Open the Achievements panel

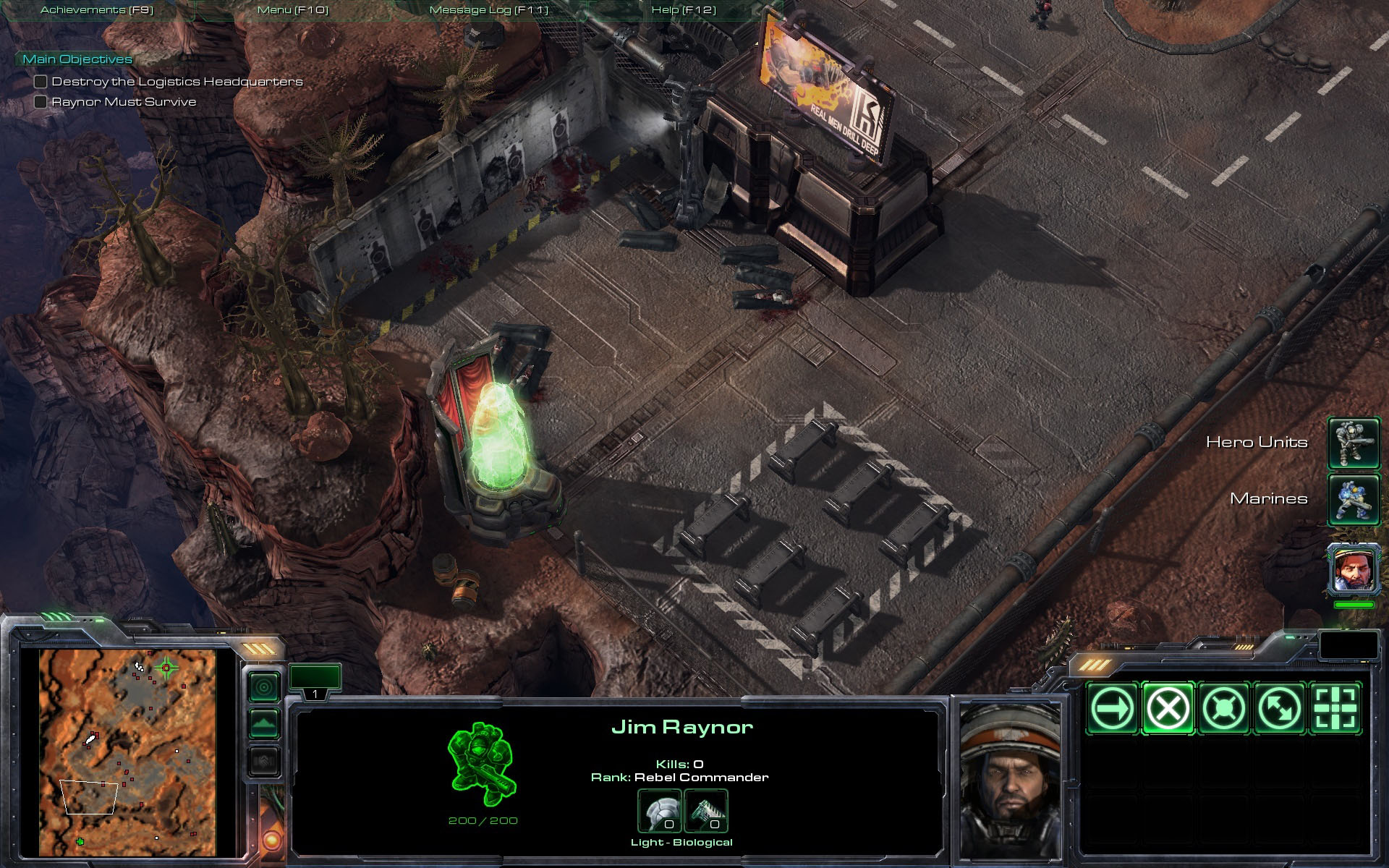coord(97,10)
